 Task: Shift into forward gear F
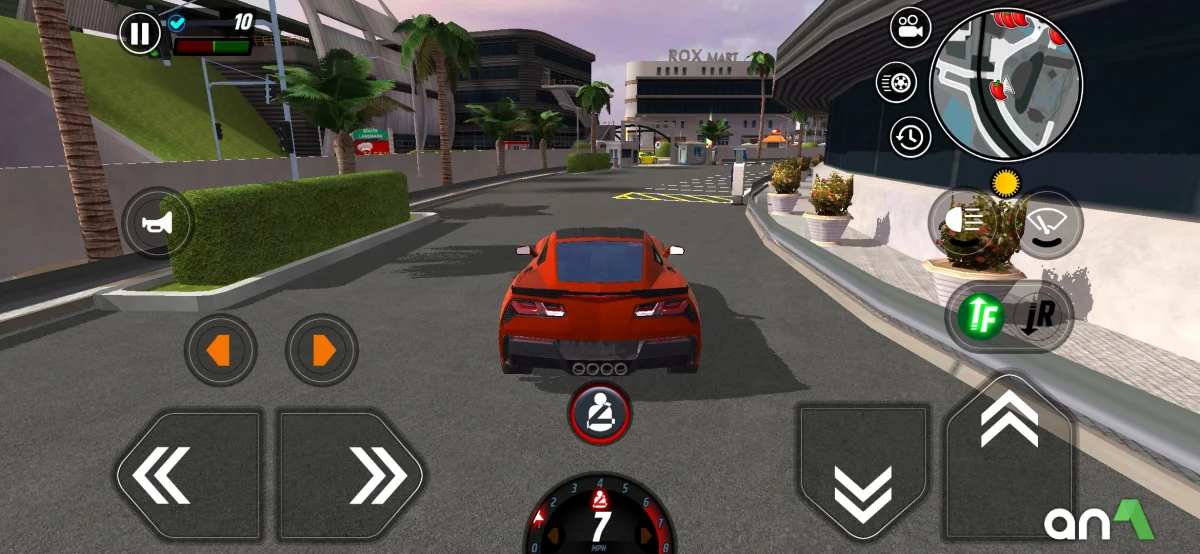coord(980,315)
